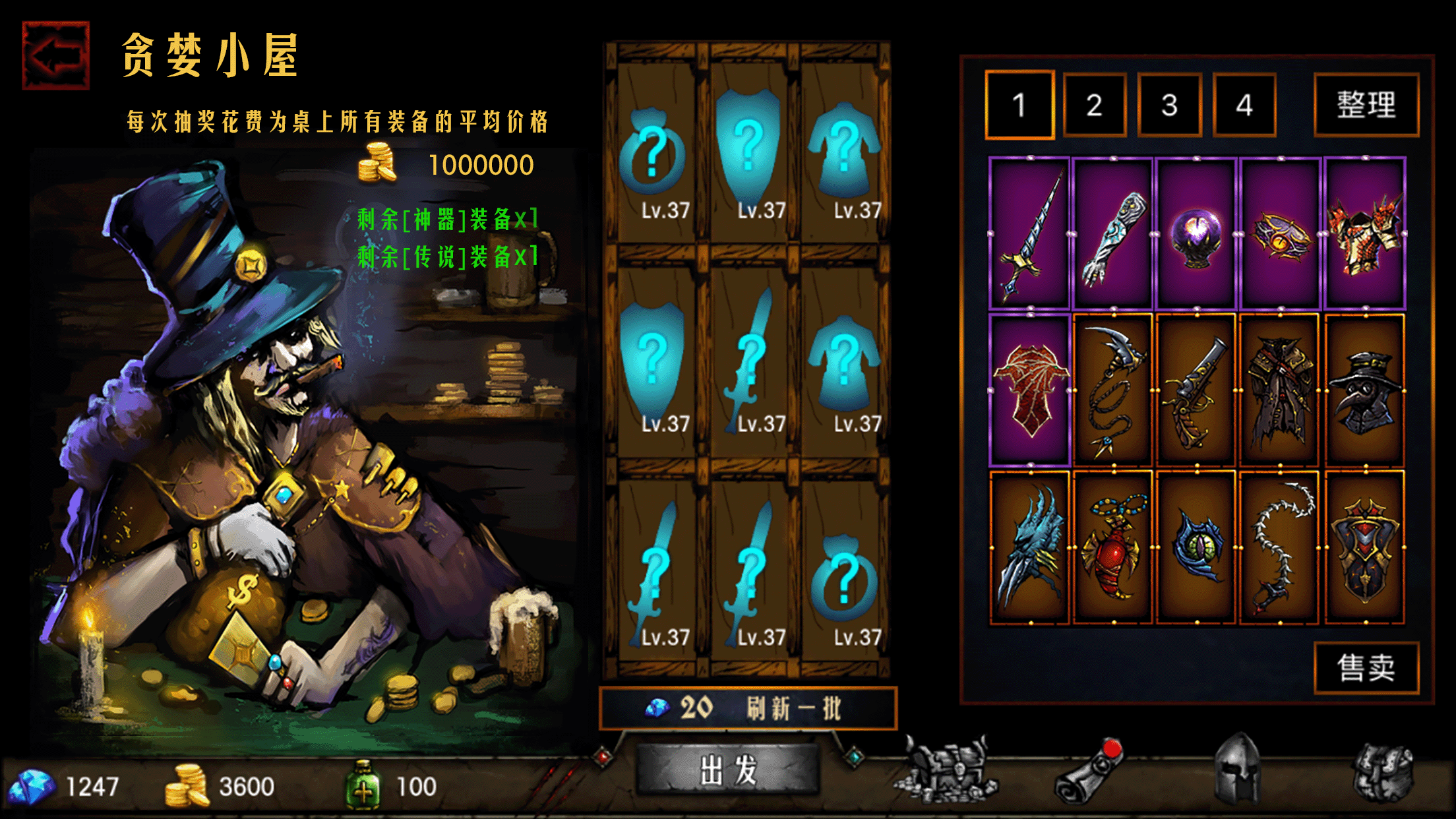1456x819 pixels.
Task: Click the 出发 depart button
Action: [728, 770]
